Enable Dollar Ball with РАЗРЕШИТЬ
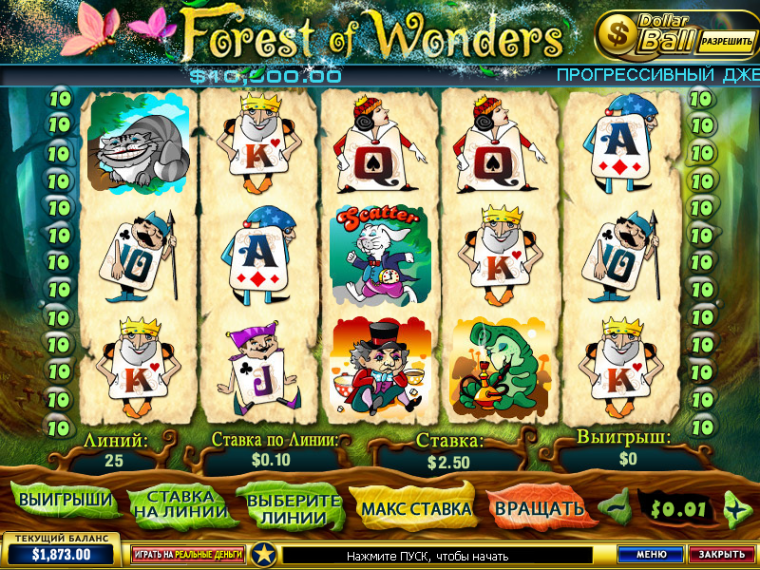The height and width of the screenshot is (570, 760). (x=727, y=41)
